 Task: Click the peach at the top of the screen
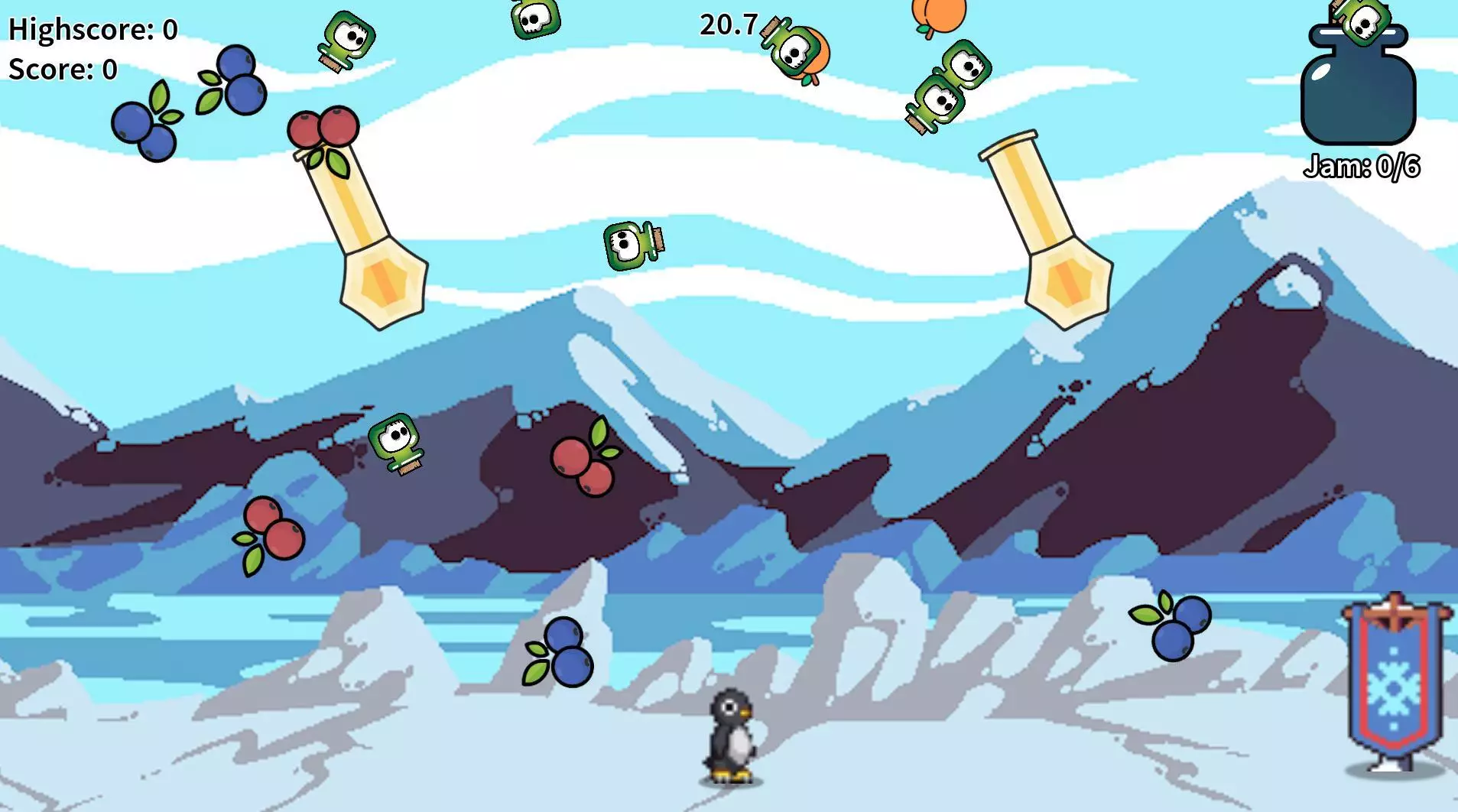937,15
